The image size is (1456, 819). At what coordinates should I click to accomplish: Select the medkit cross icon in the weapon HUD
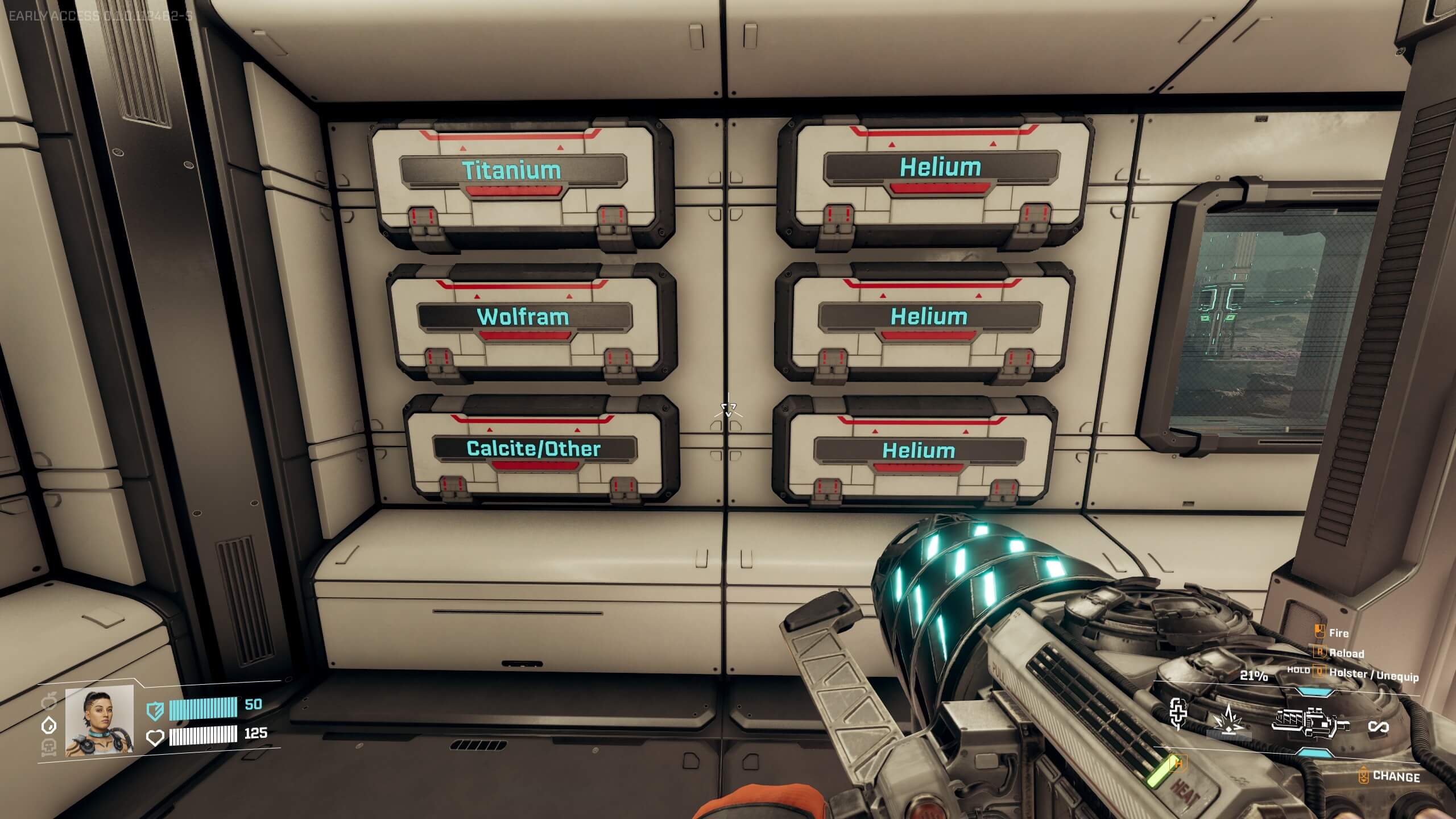[1178, 714]
